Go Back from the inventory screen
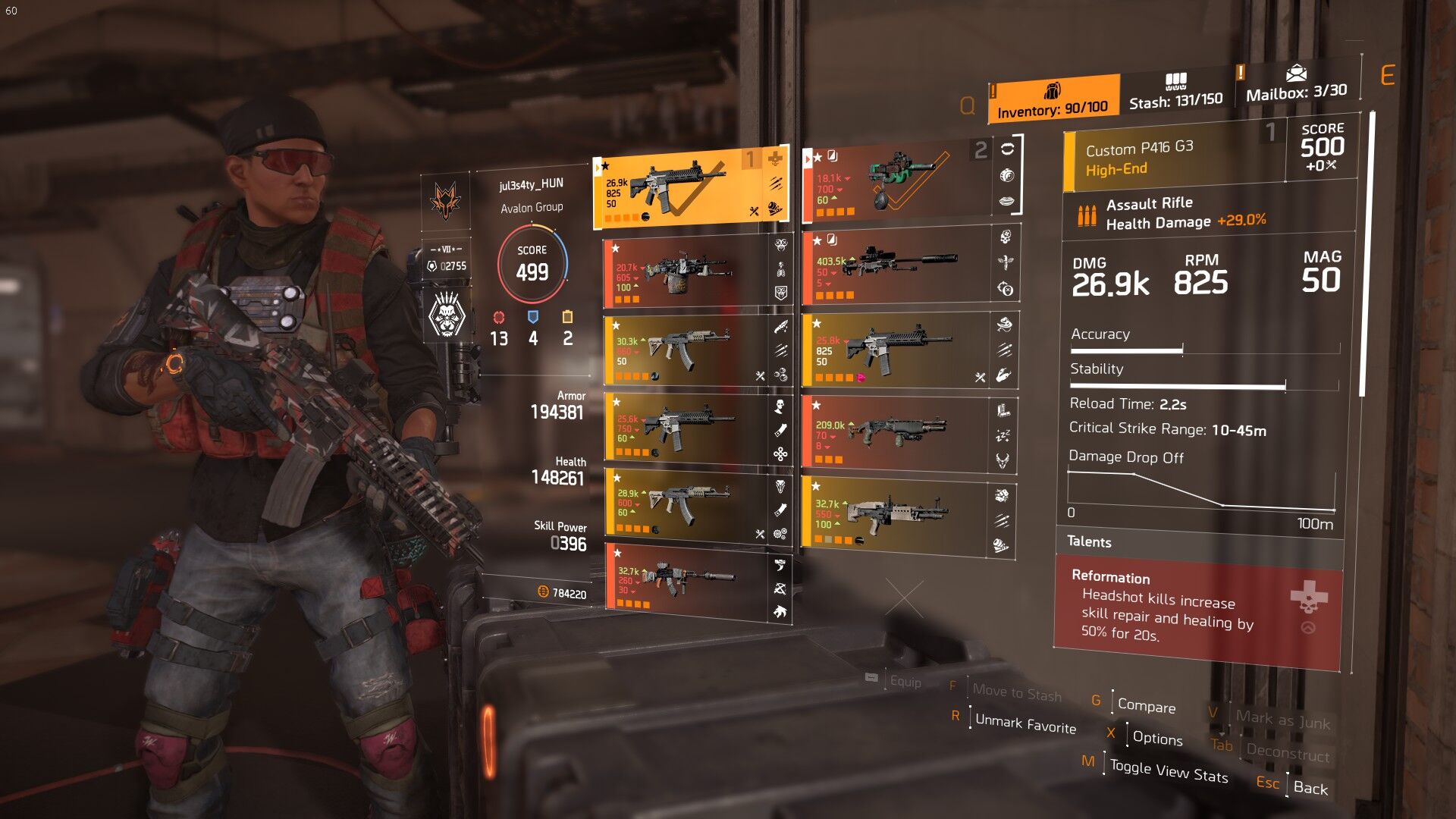 [1310, 788]
